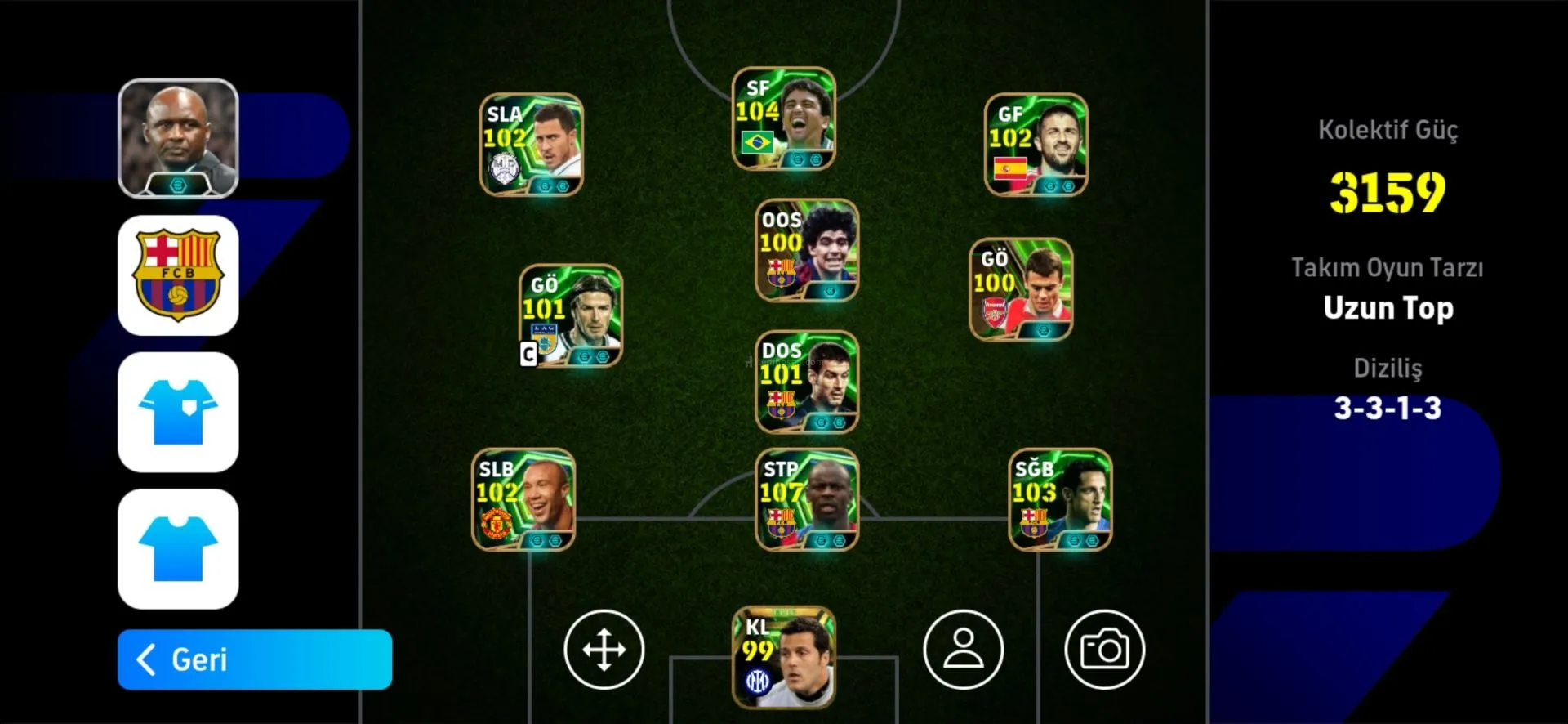
Task: Select the SF 104 striker card
Action: click(x=783, y=119)
